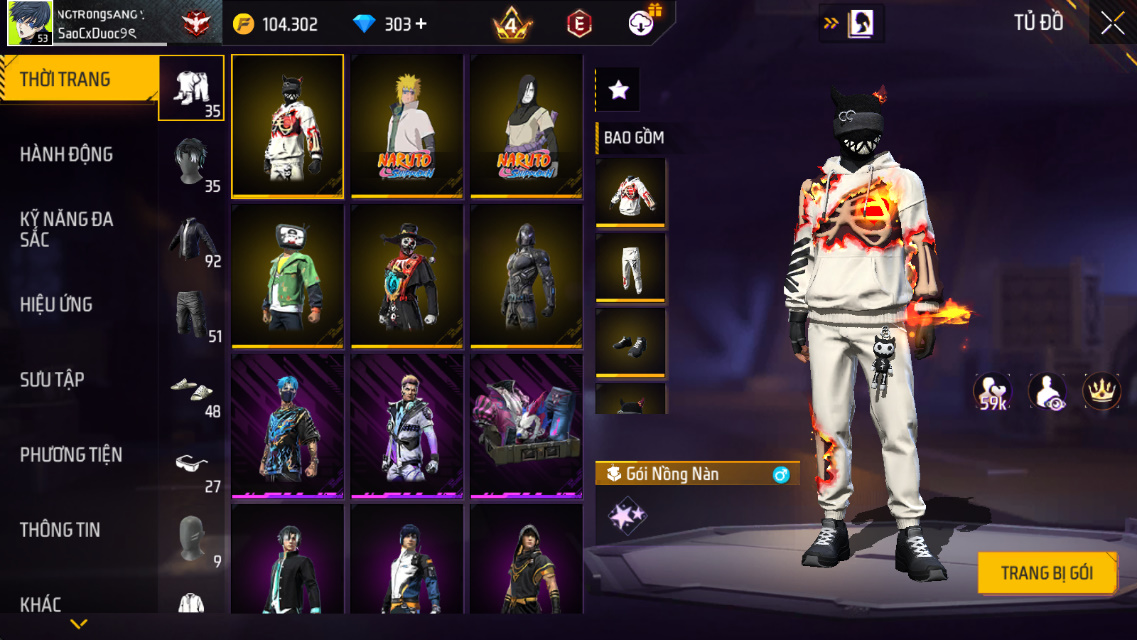The image size is (1137, 640).
Task: Show the Thông Tin section
Action: (60, 529)
